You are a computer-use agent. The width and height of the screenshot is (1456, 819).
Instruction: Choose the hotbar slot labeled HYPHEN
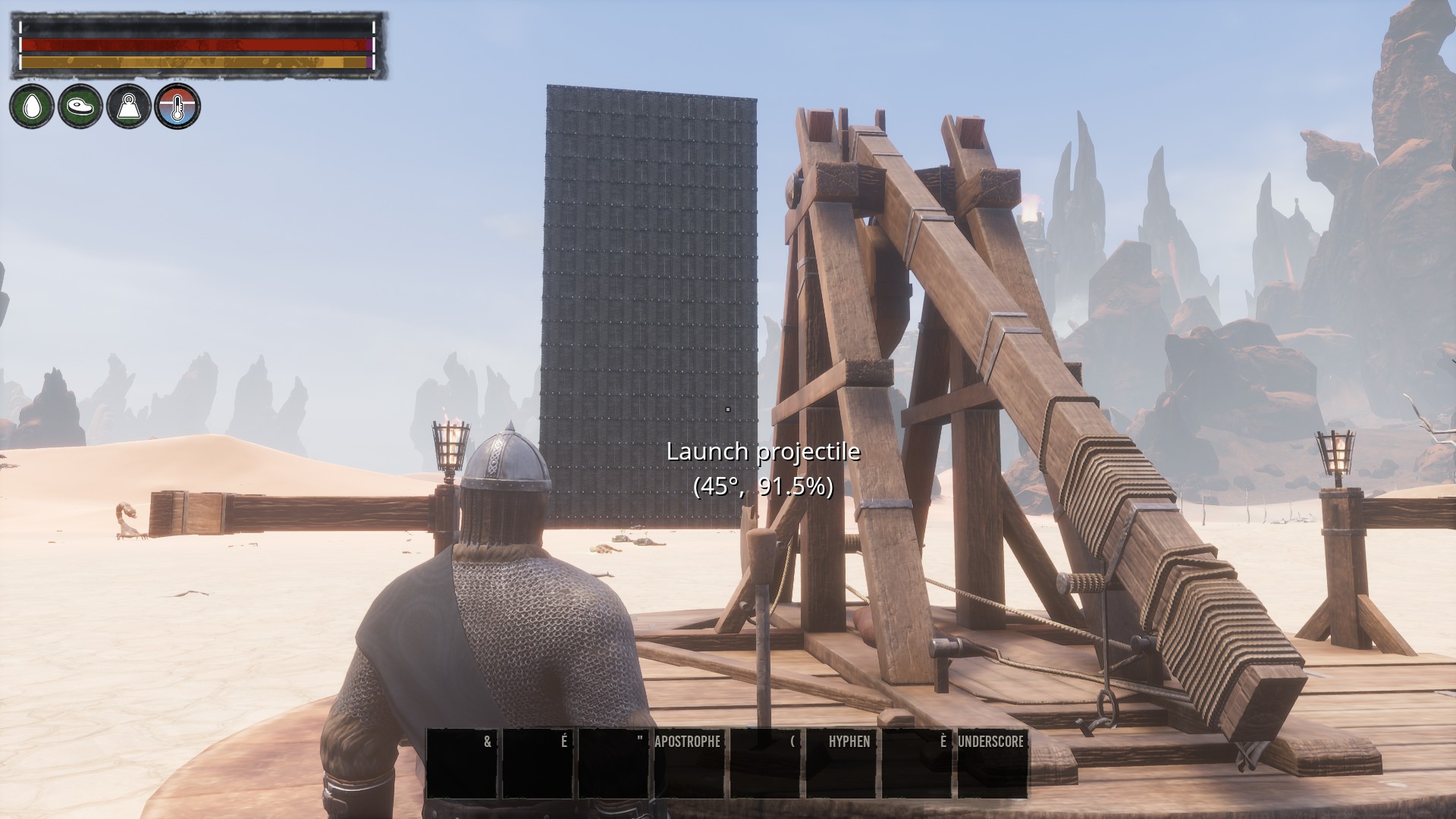coord(840,763)
